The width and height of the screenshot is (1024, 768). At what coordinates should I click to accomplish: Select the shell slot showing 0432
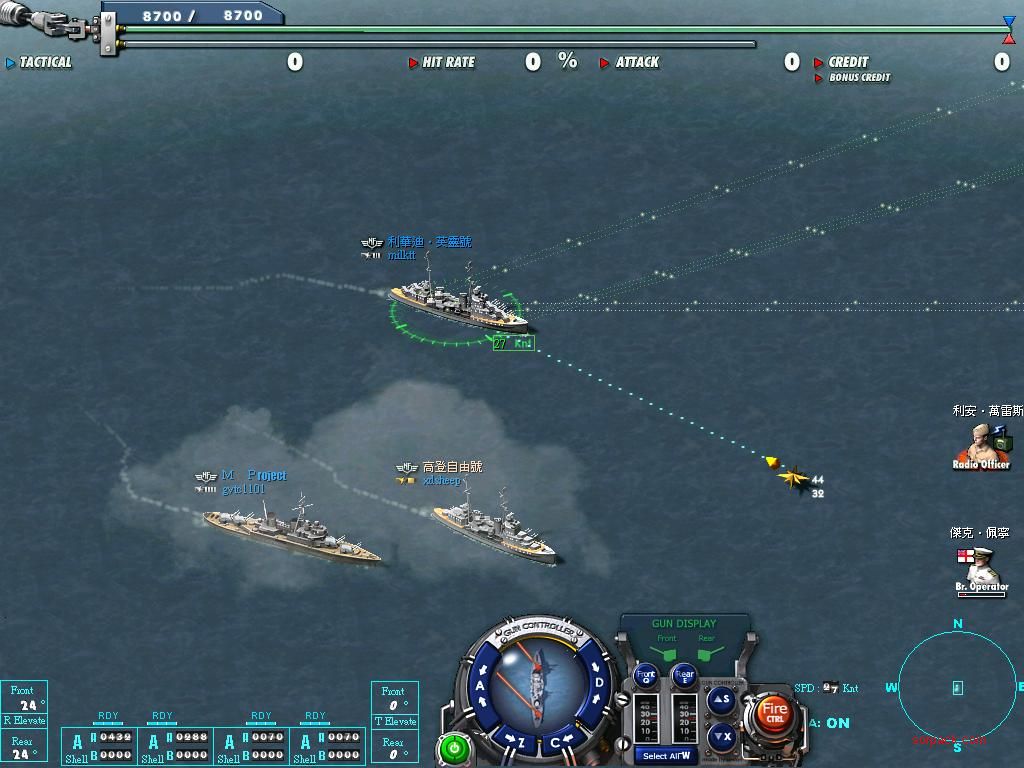(x=115, y=737)
